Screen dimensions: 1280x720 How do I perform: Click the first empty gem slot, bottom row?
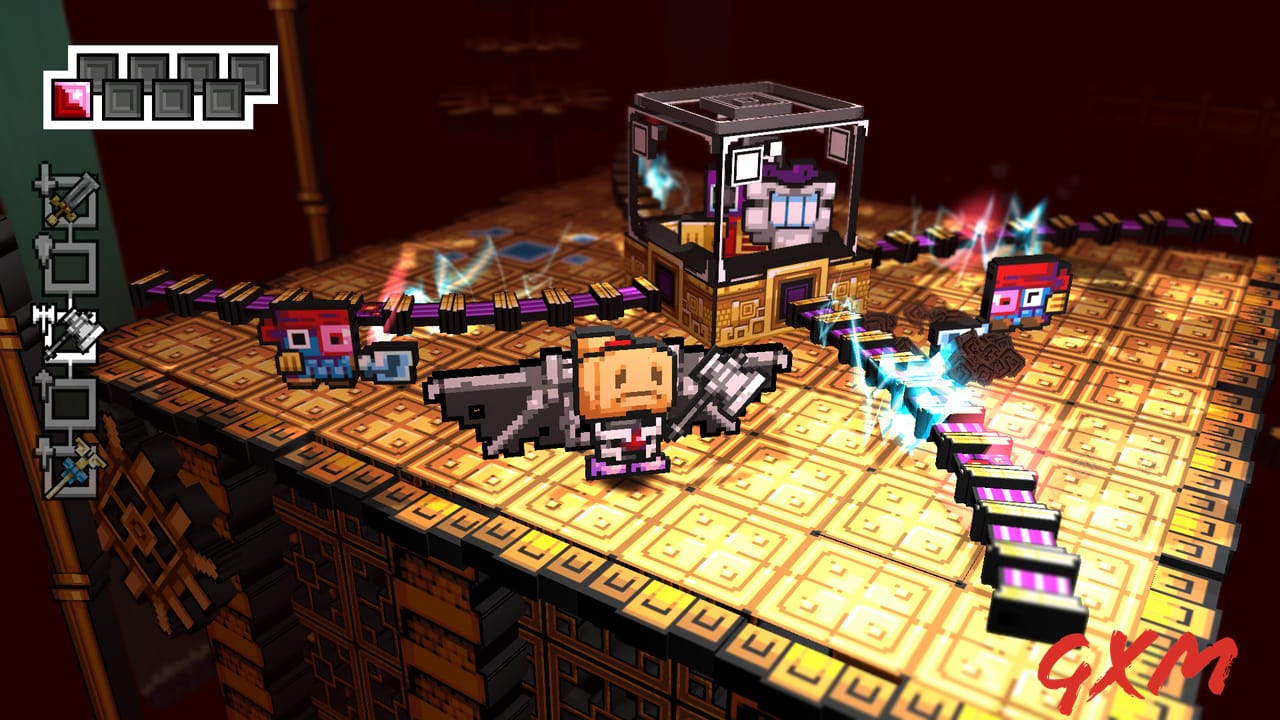pyautogui.click(x=123, y=98)
